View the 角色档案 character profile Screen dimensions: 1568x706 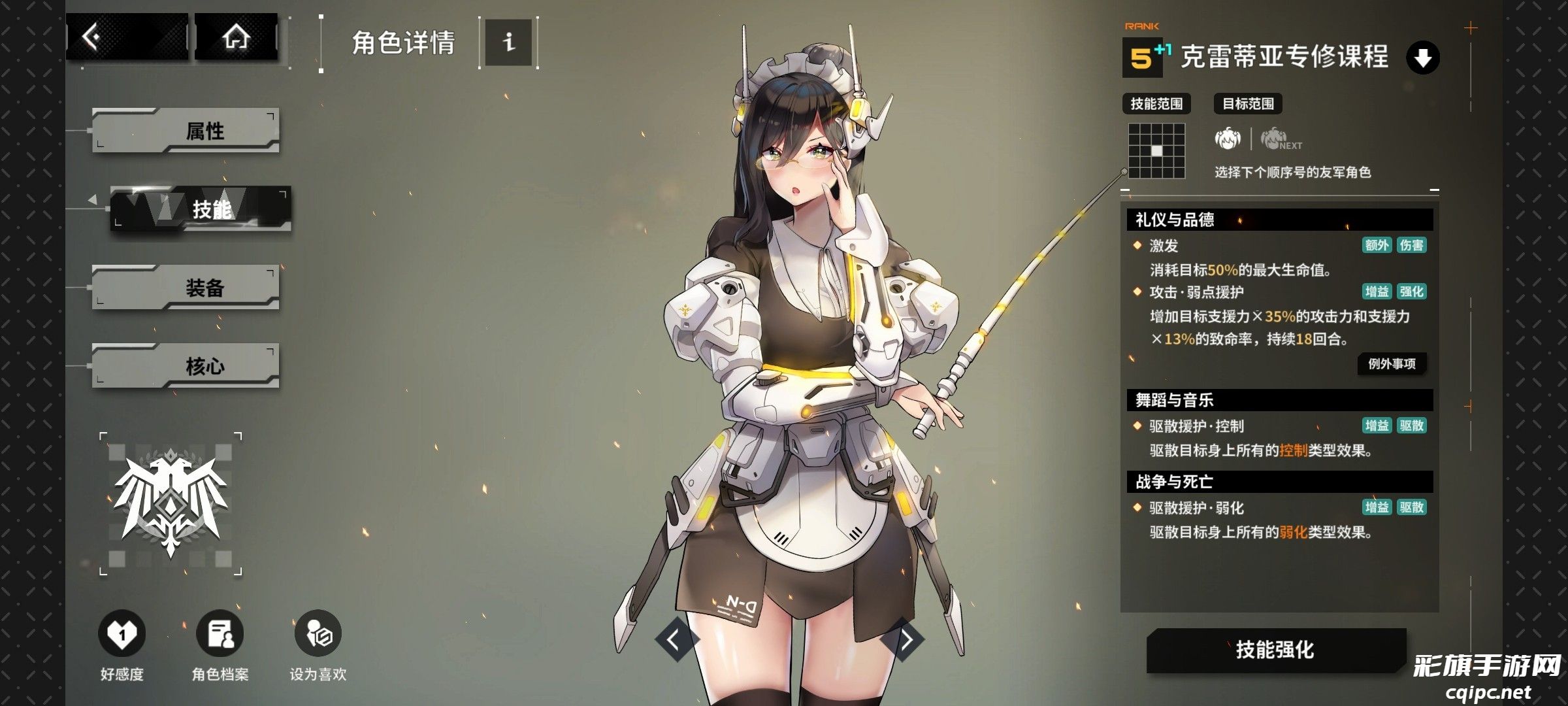220,634
